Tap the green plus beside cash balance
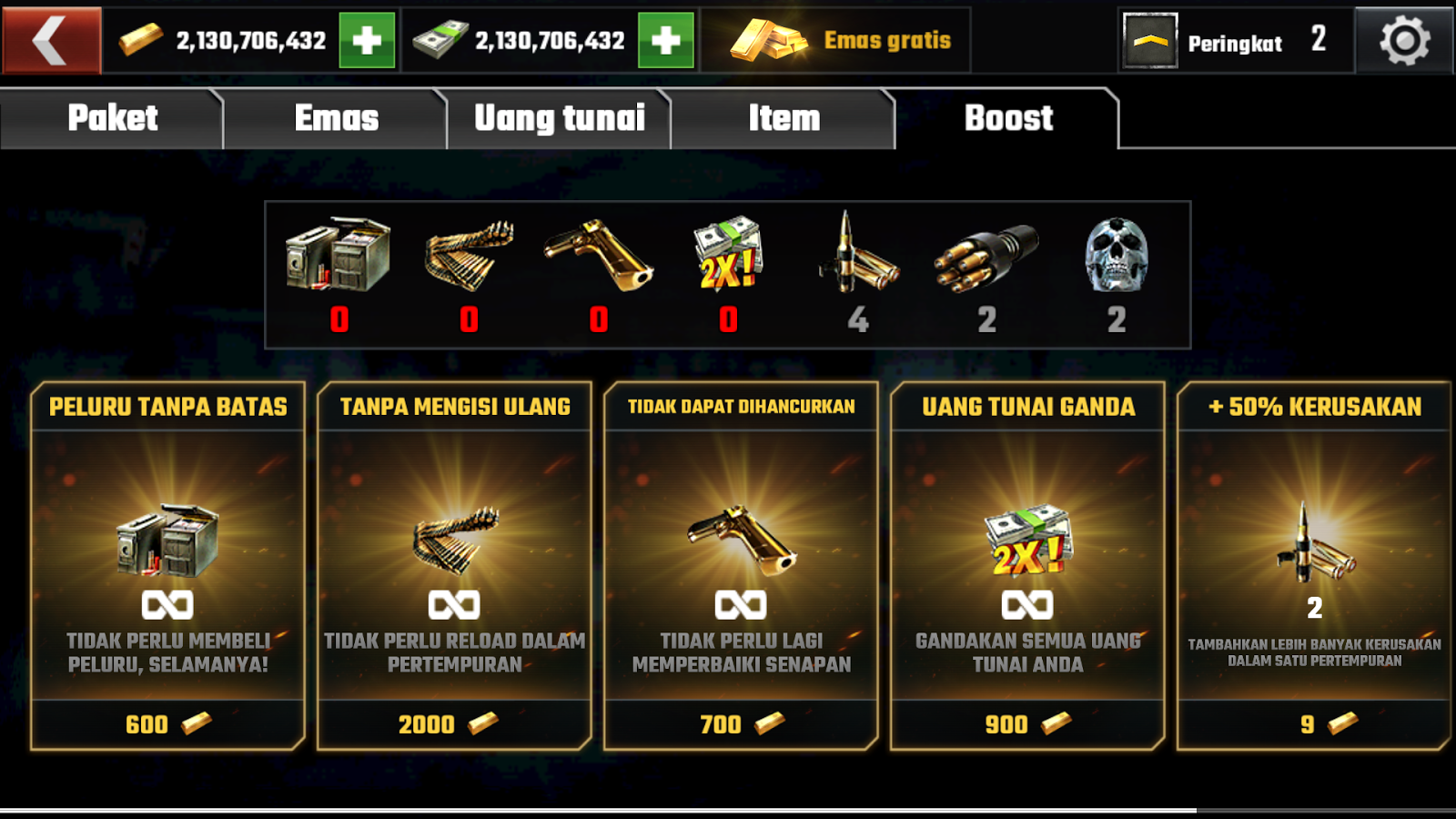 click(665, 38)
